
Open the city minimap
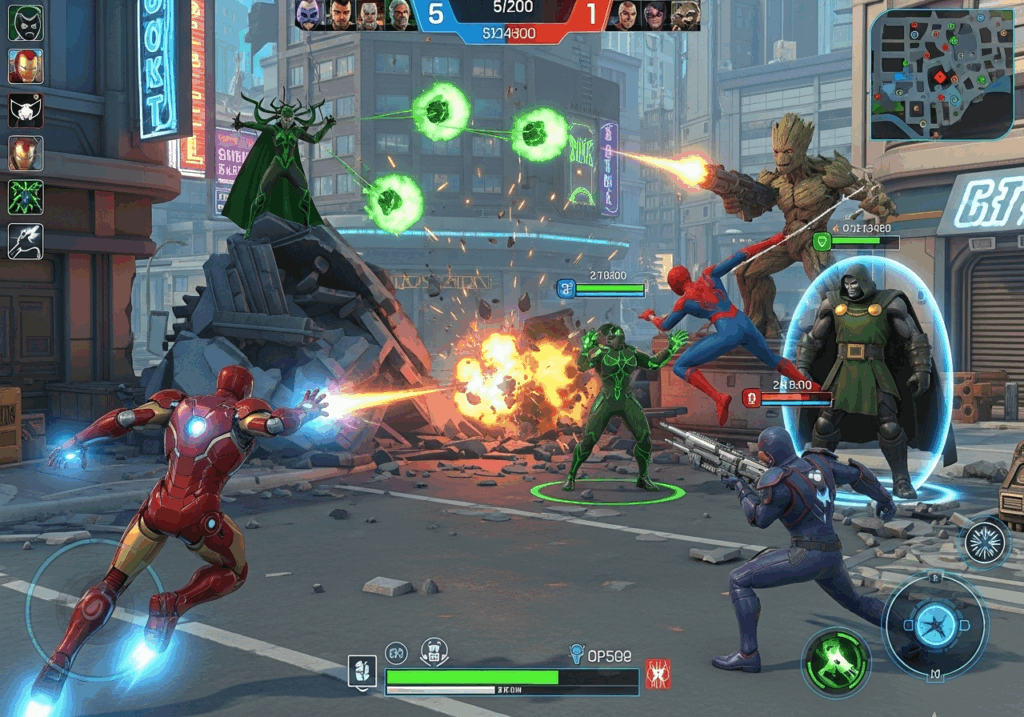coord(941,75)
